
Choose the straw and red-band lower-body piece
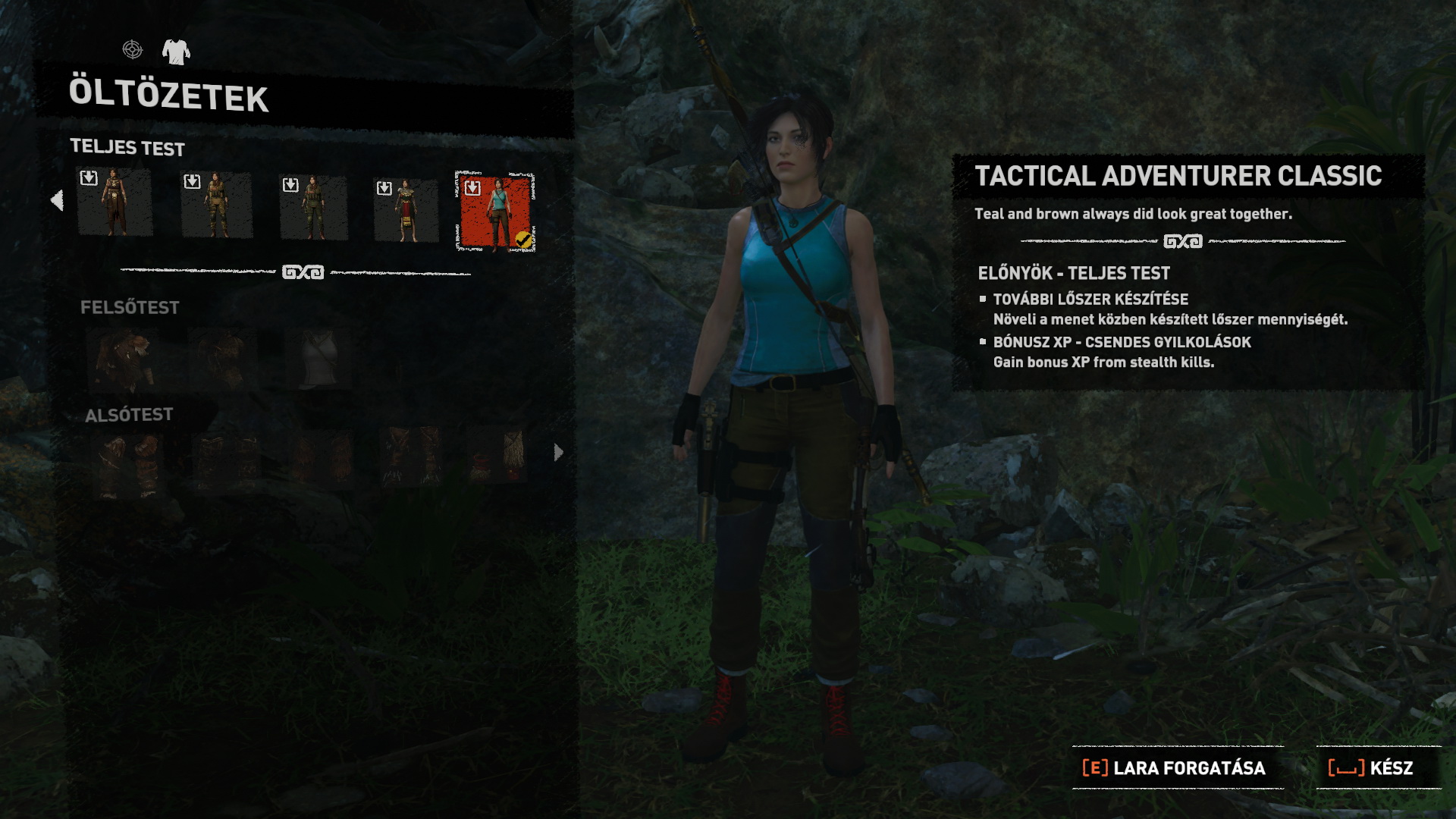click(x=497, y=455)
